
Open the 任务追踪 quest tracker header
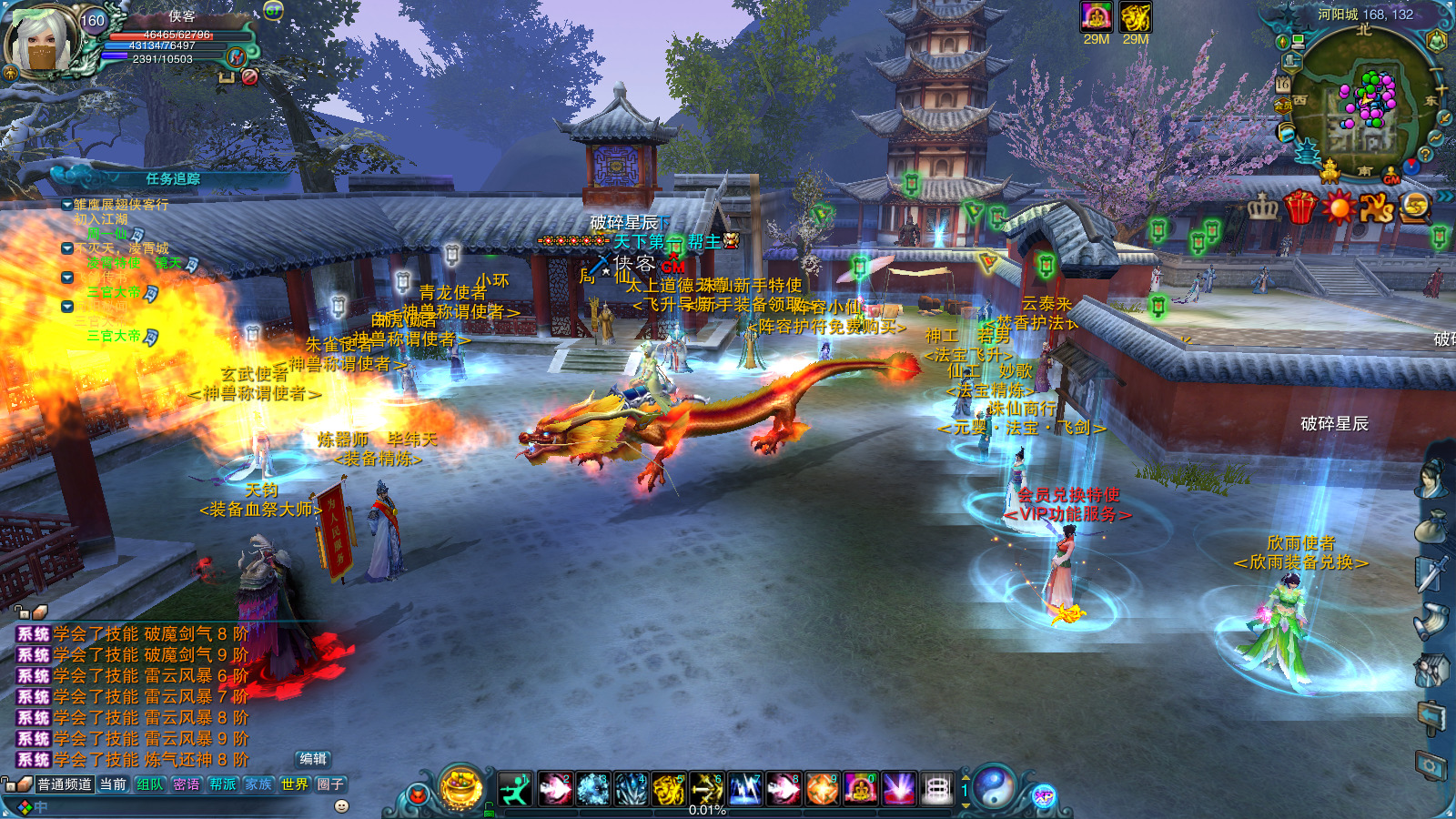click(x=173, y=179)
